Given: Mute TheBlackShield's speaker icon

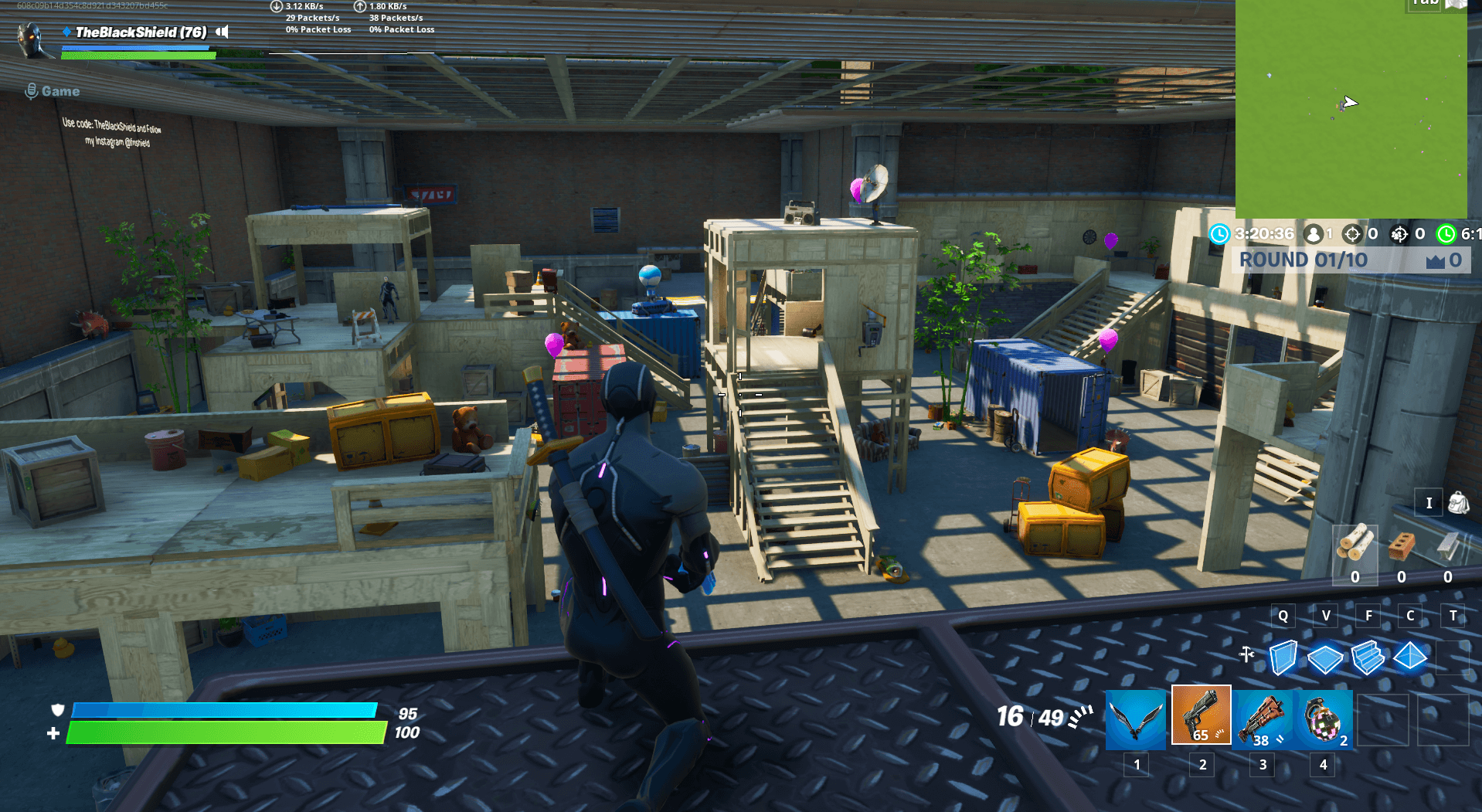Looking at the screenshot, I should tap(223, 33).
